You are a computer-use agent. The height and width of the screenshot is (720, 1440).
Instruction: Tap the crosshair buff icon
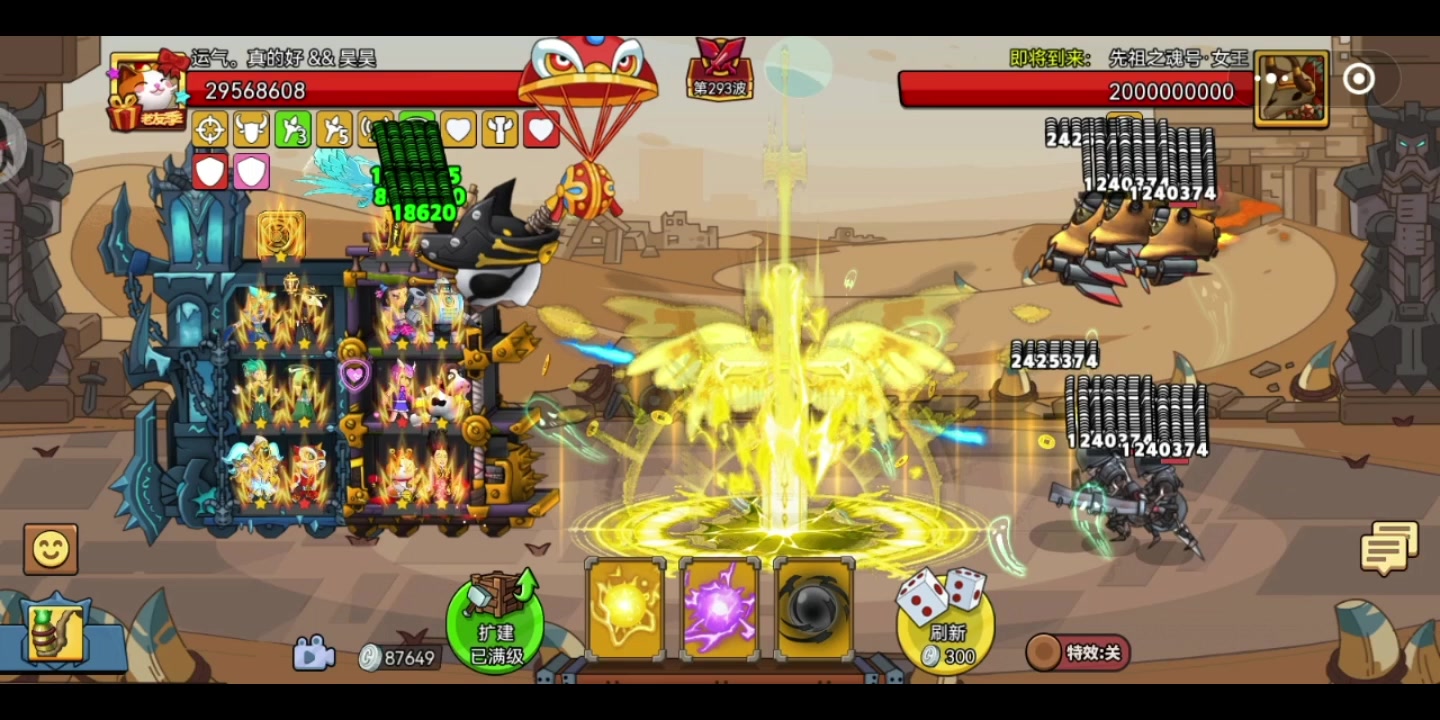click(x=210, y=129)
